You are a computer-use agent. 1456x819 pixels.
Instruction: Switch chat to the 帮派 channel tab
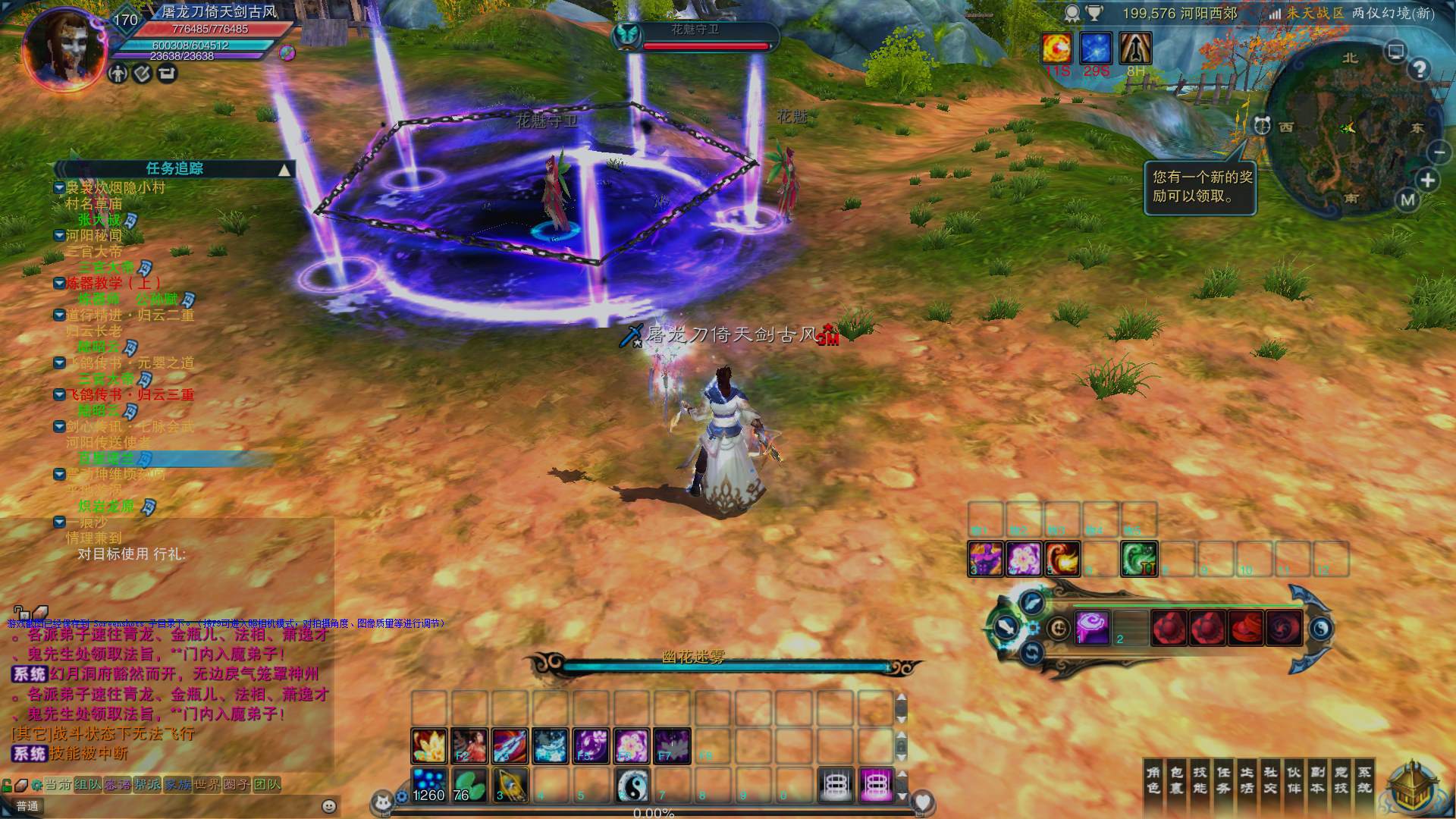tap(148, 784)
